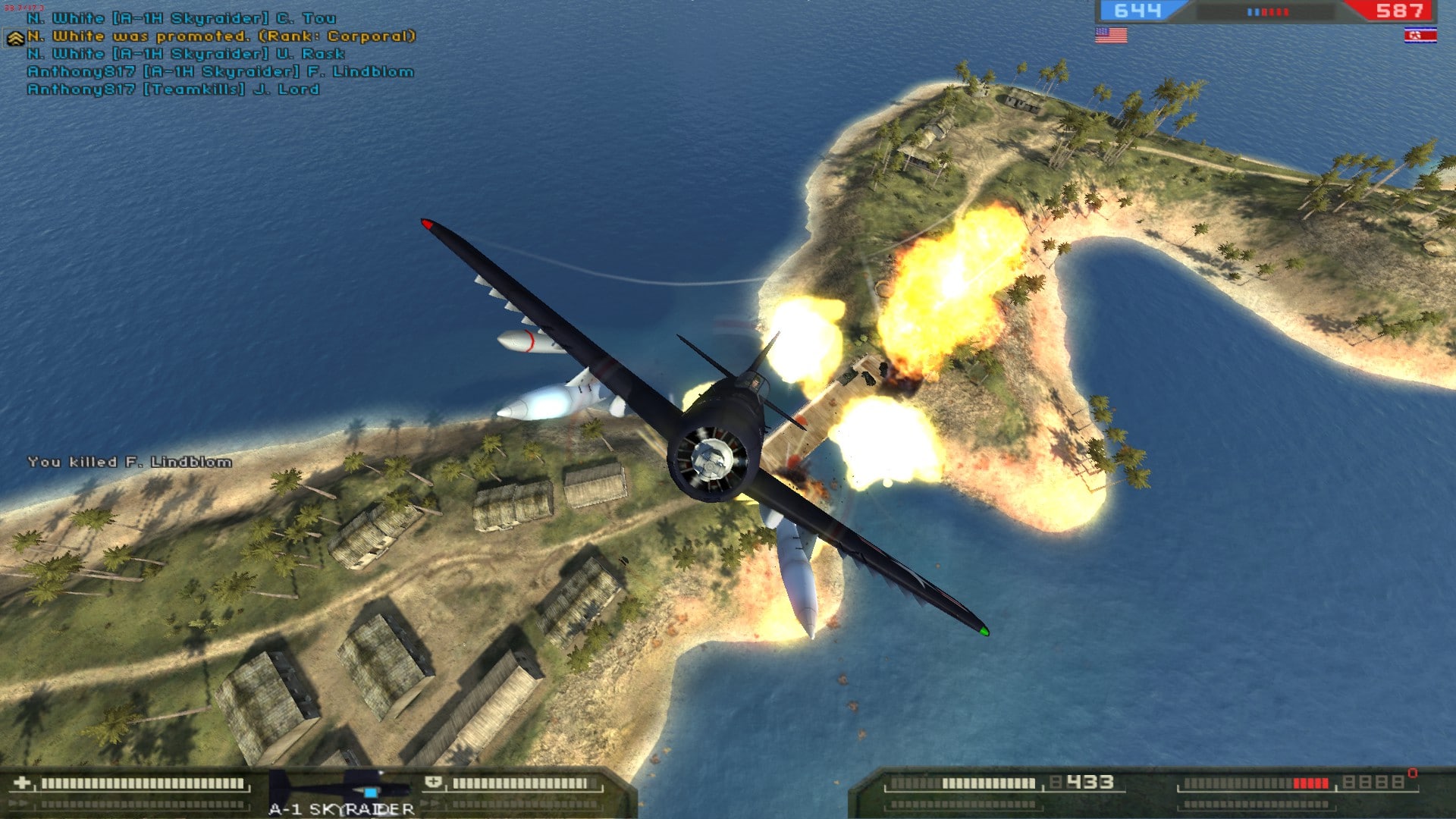Click the A-1 Skyraider vehicle icon
The width and height of the screenshot is (1456, 819).
click(x=340, y=787)
